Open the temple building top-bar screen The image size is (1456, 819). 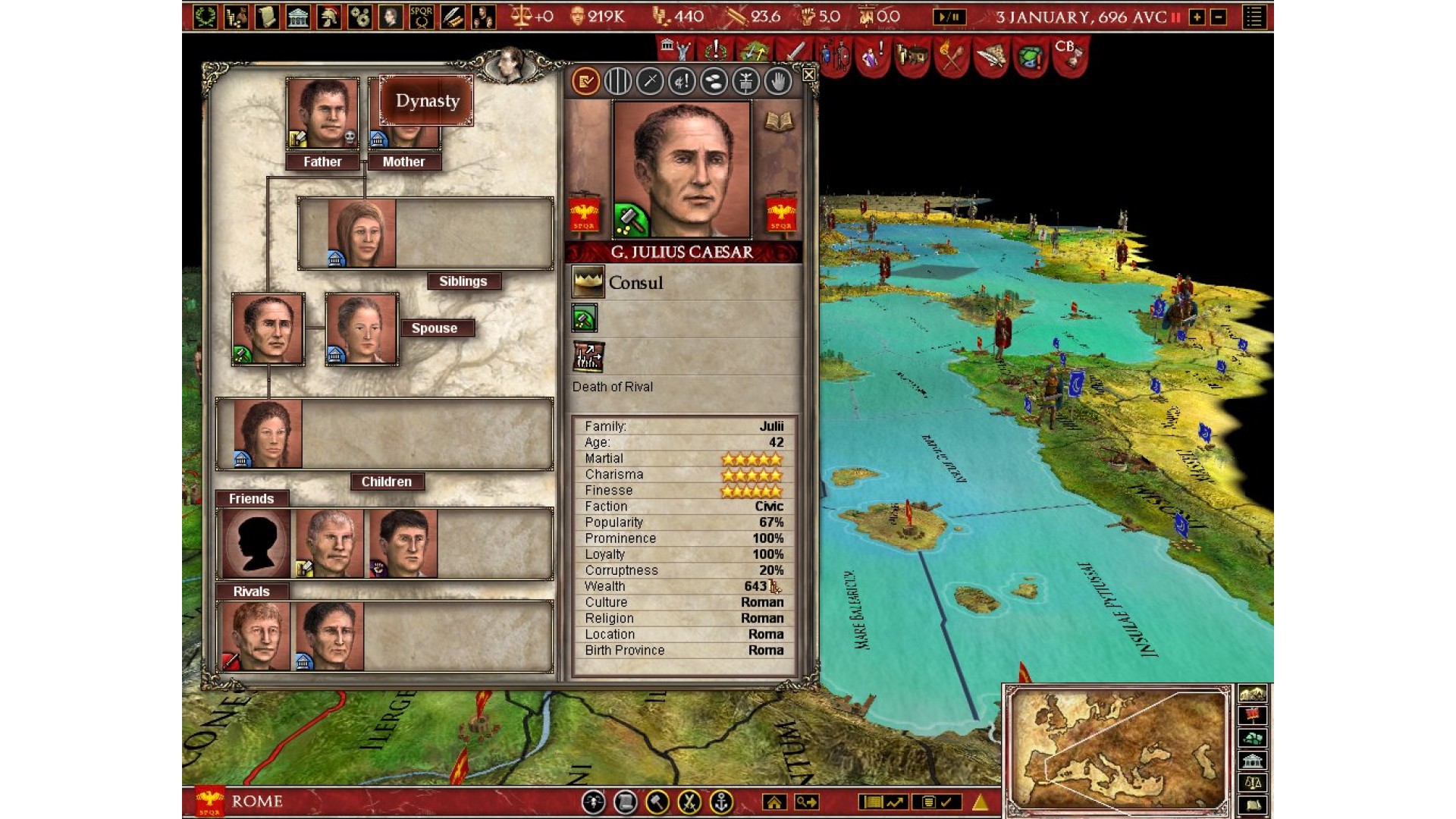298,17
